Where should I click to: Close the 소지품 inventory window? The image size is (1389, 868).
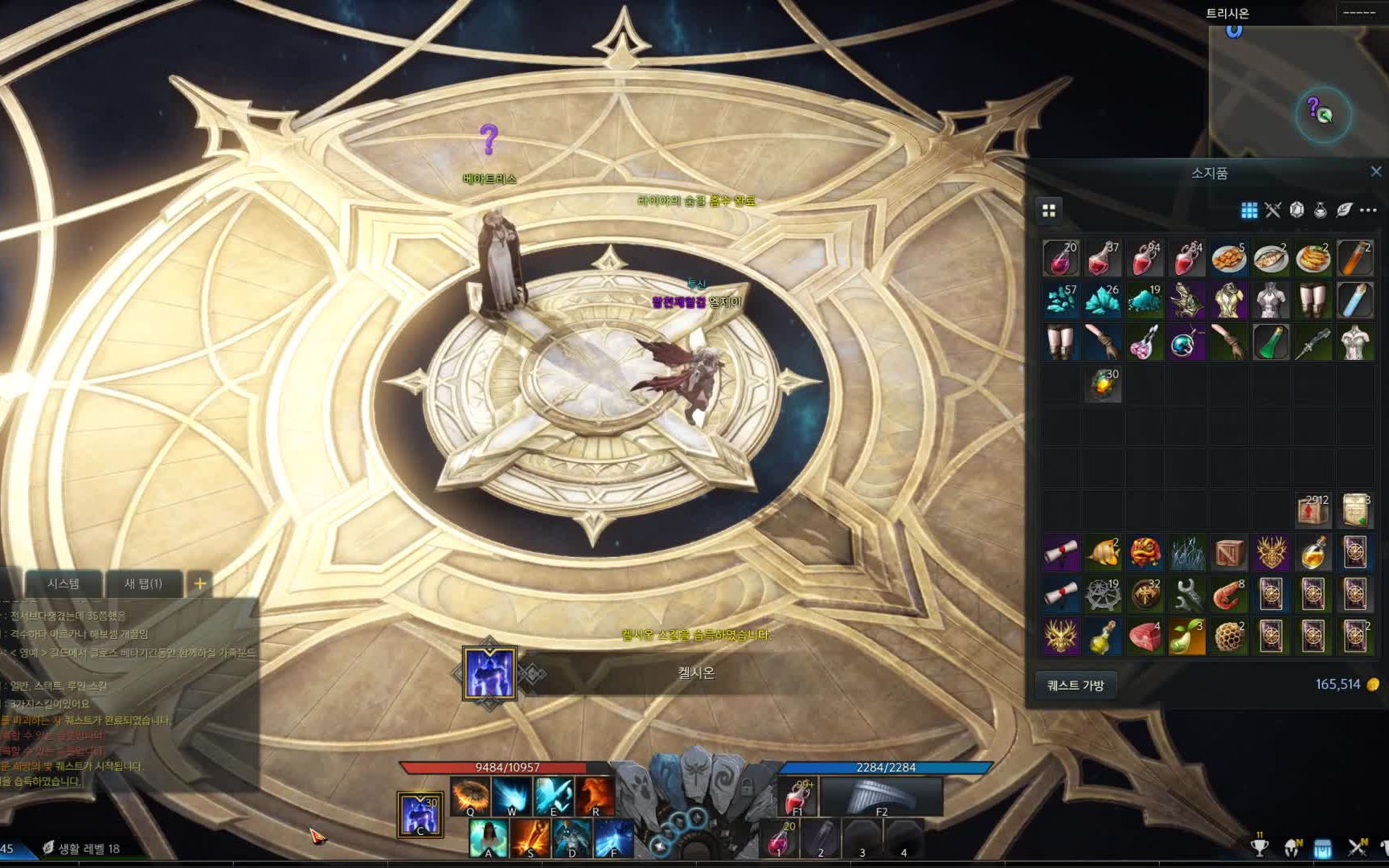(1375, 171)
